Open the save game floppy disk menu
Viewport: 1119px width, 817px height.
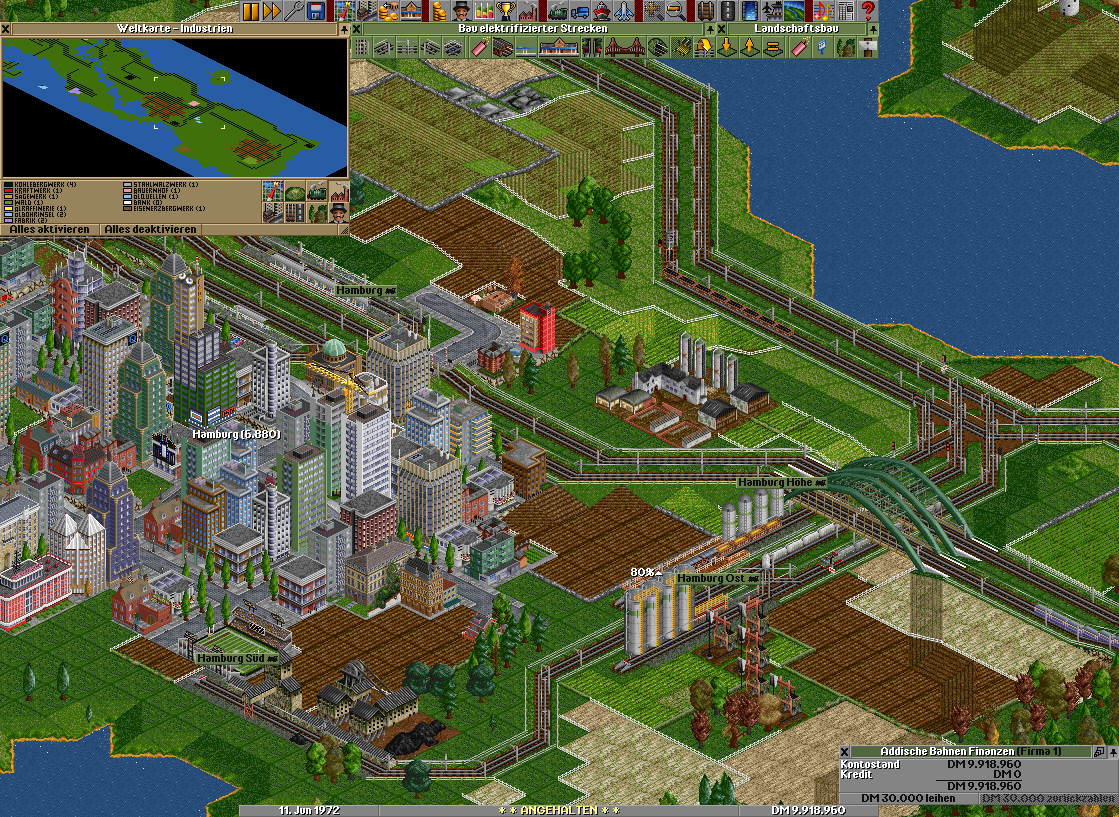coord(315,11)
